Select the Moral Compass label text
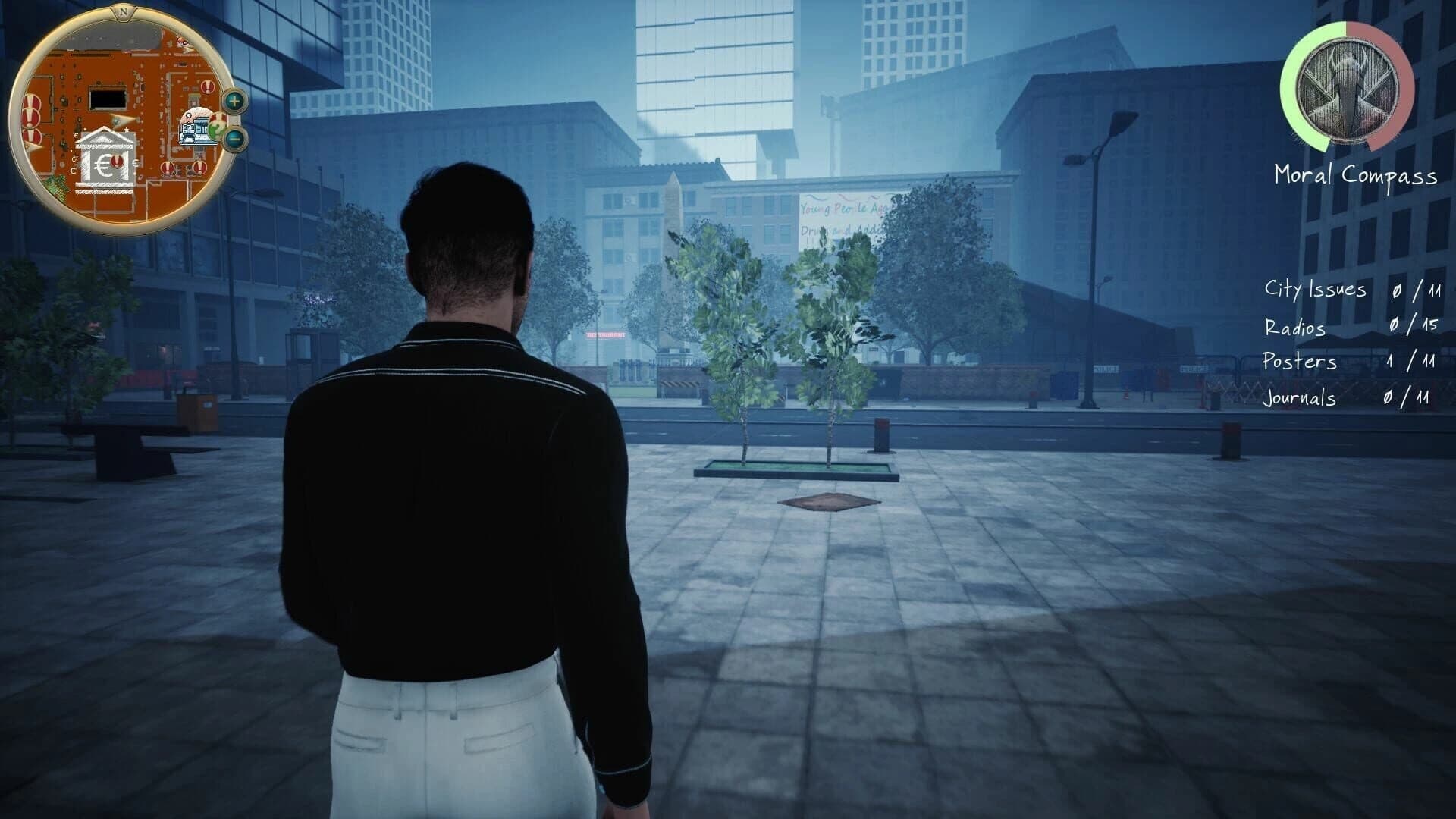Image resolution: width=1456 pixels, height=819 pixels. tap(1354, 176)
